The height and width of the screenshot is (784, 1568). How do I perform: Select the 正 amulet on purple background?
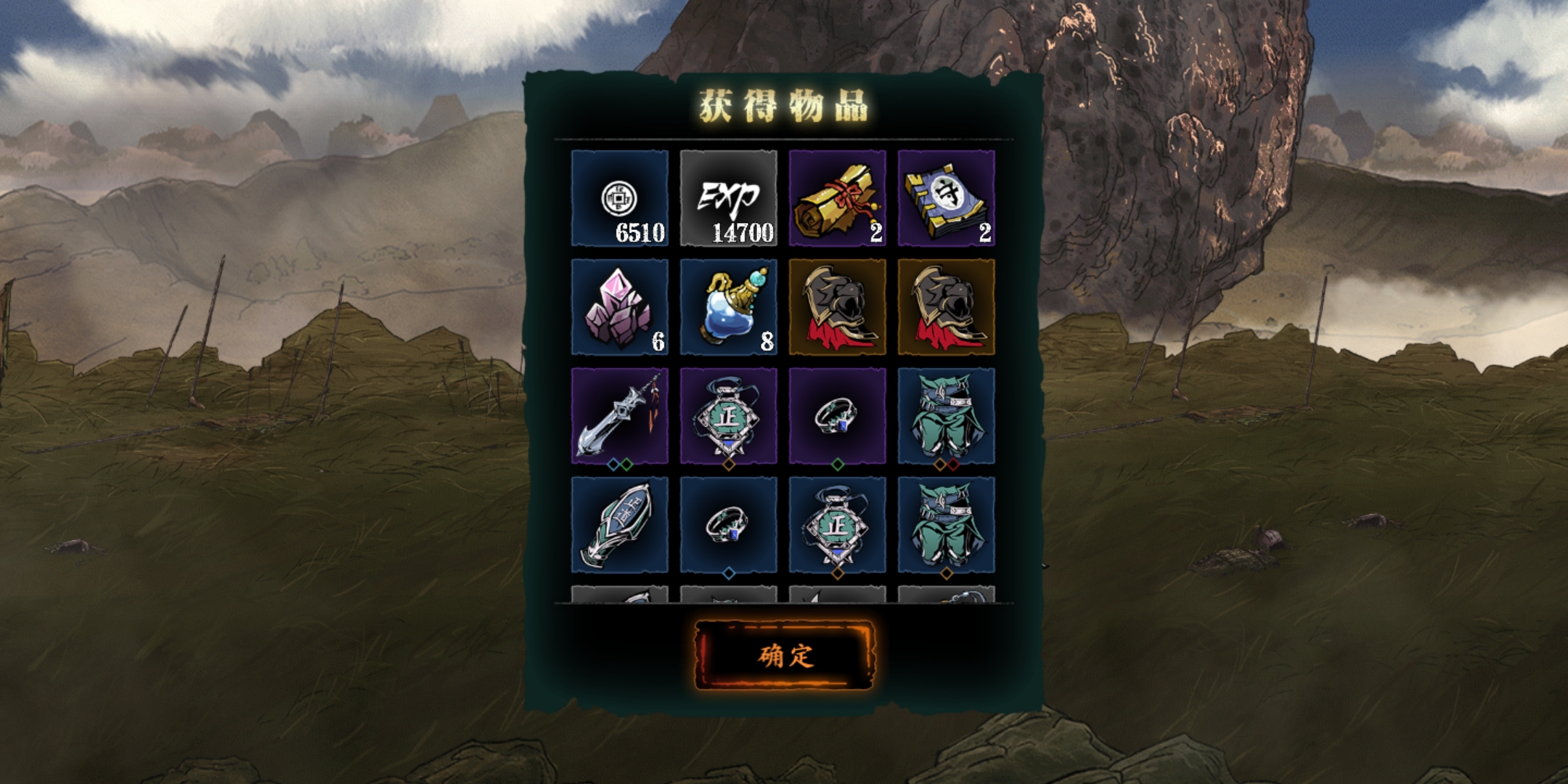pyautogui.click(x=728, y=416)
